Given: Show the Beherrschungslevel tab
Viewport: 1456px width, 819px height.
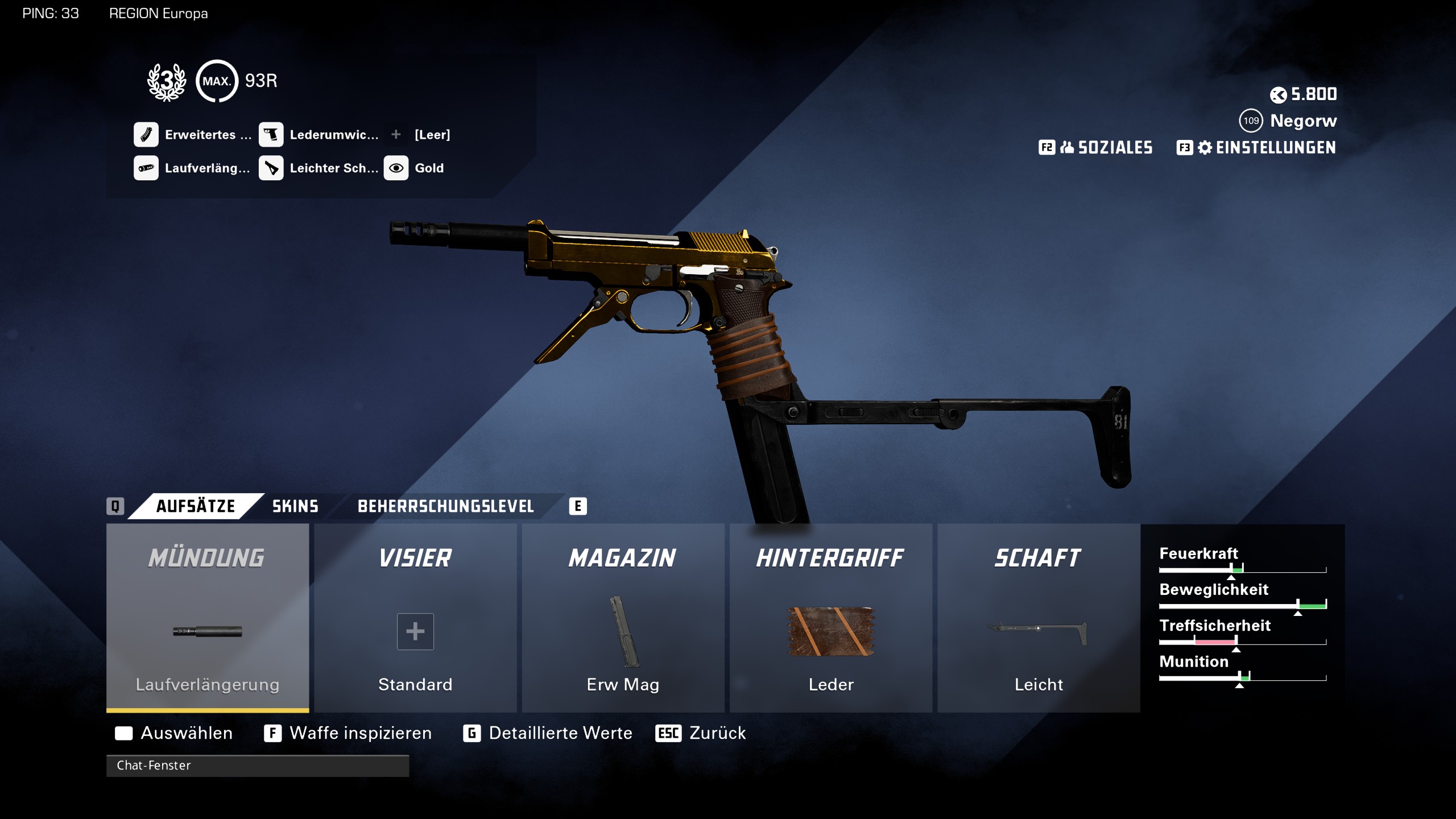Looking at the screenshot, I should coord(445,506).
